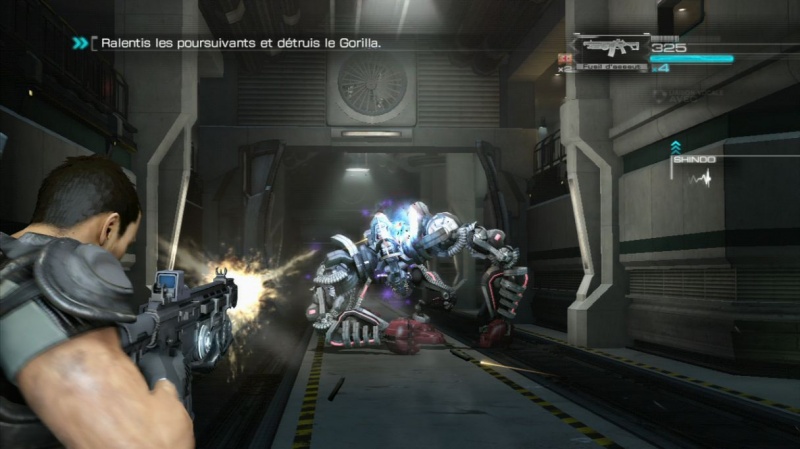Click the Gorilla objective tracker text
800x449 pixels.
tap(238, 43)
